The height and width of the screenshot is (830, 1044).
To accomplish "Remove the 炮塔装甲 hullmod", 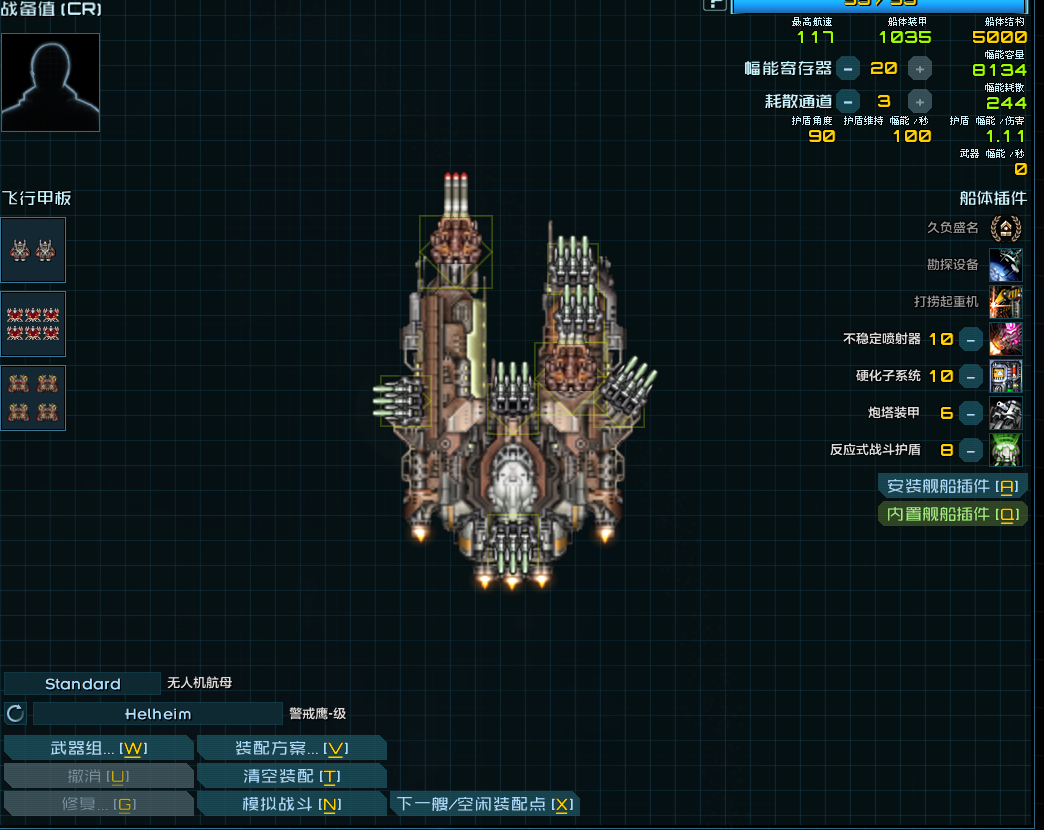I will coord(970,413).
